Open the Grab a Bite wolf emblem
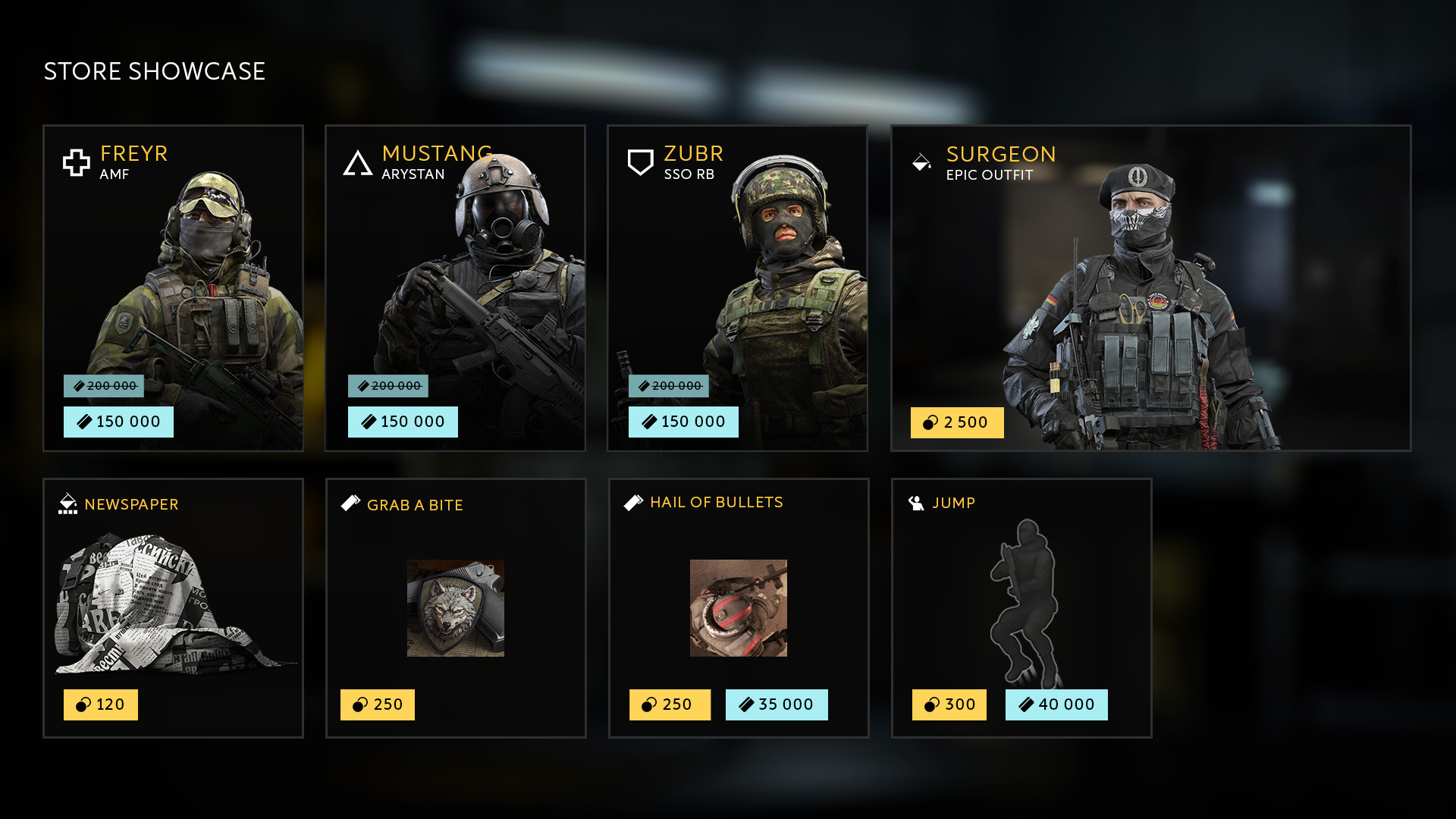Viewport: 1456px width, 819px height. tap(455, 608)
